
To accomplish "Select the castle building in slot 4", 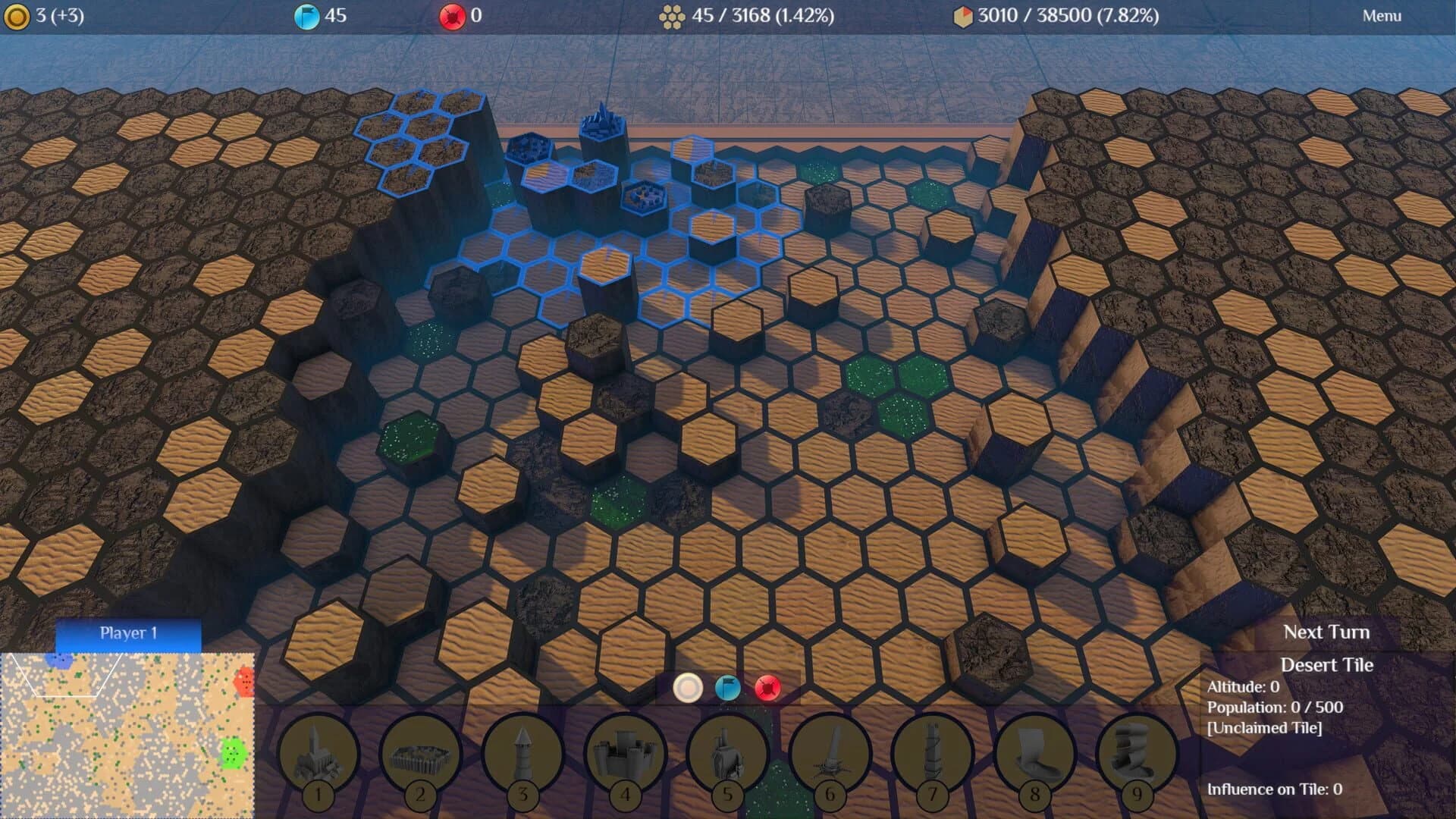I will [626, 755].
